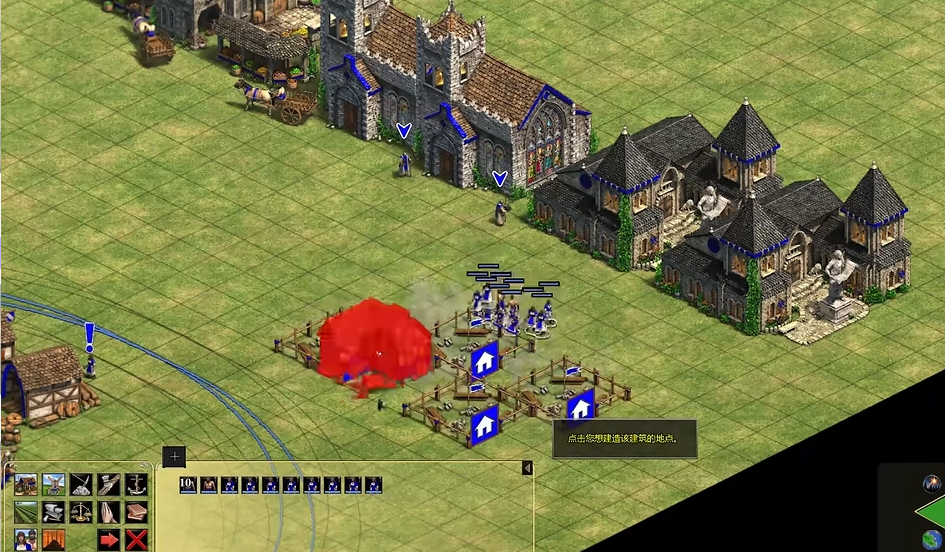
Task: Click the two villagers faces build icon
Action: point(26,540)
